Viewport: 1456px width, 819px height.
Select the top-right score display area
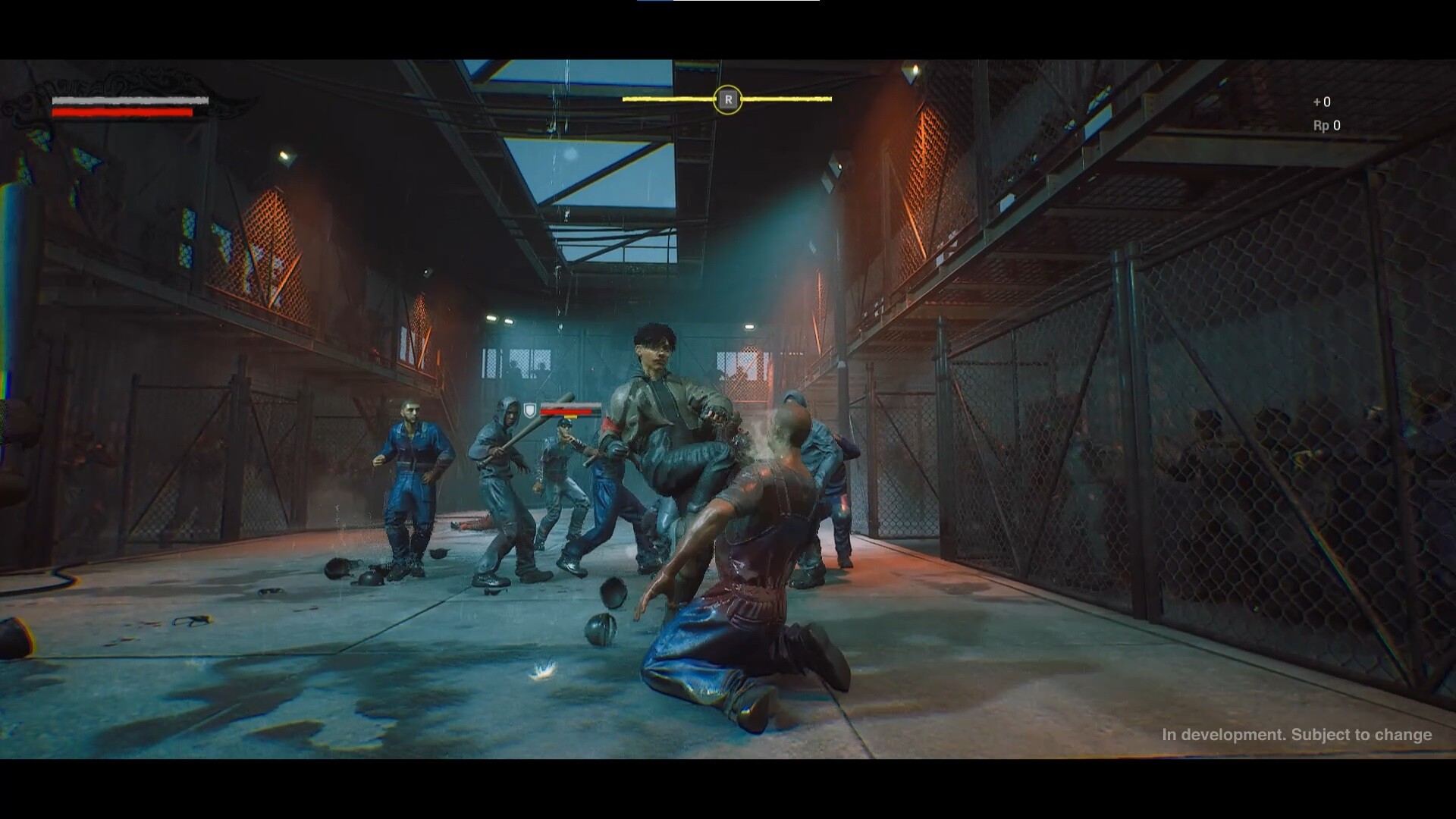[x=1325, y=114]
